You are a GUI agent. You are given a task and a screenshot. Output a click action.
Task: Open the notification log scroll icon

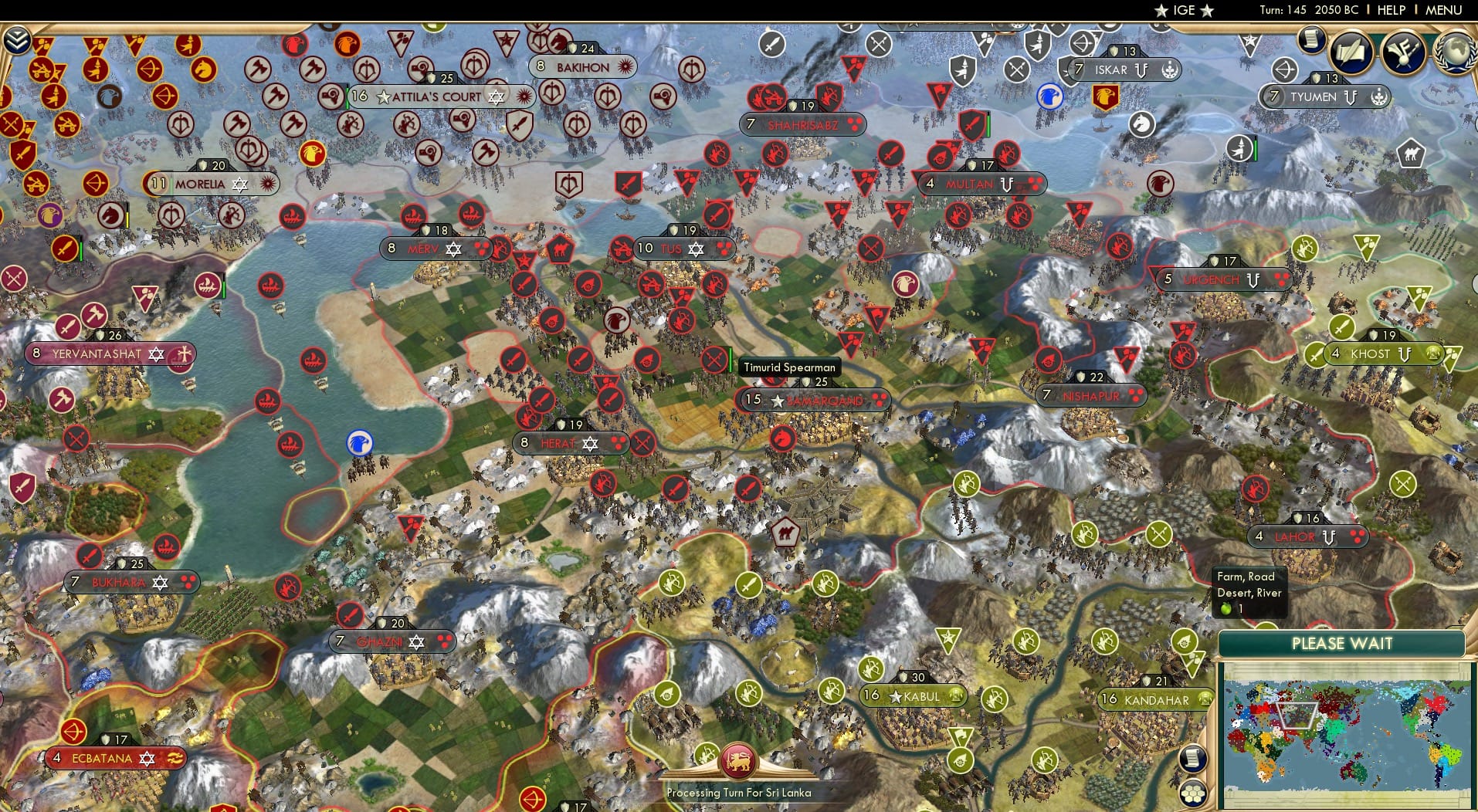click(x=1311, y=39)
